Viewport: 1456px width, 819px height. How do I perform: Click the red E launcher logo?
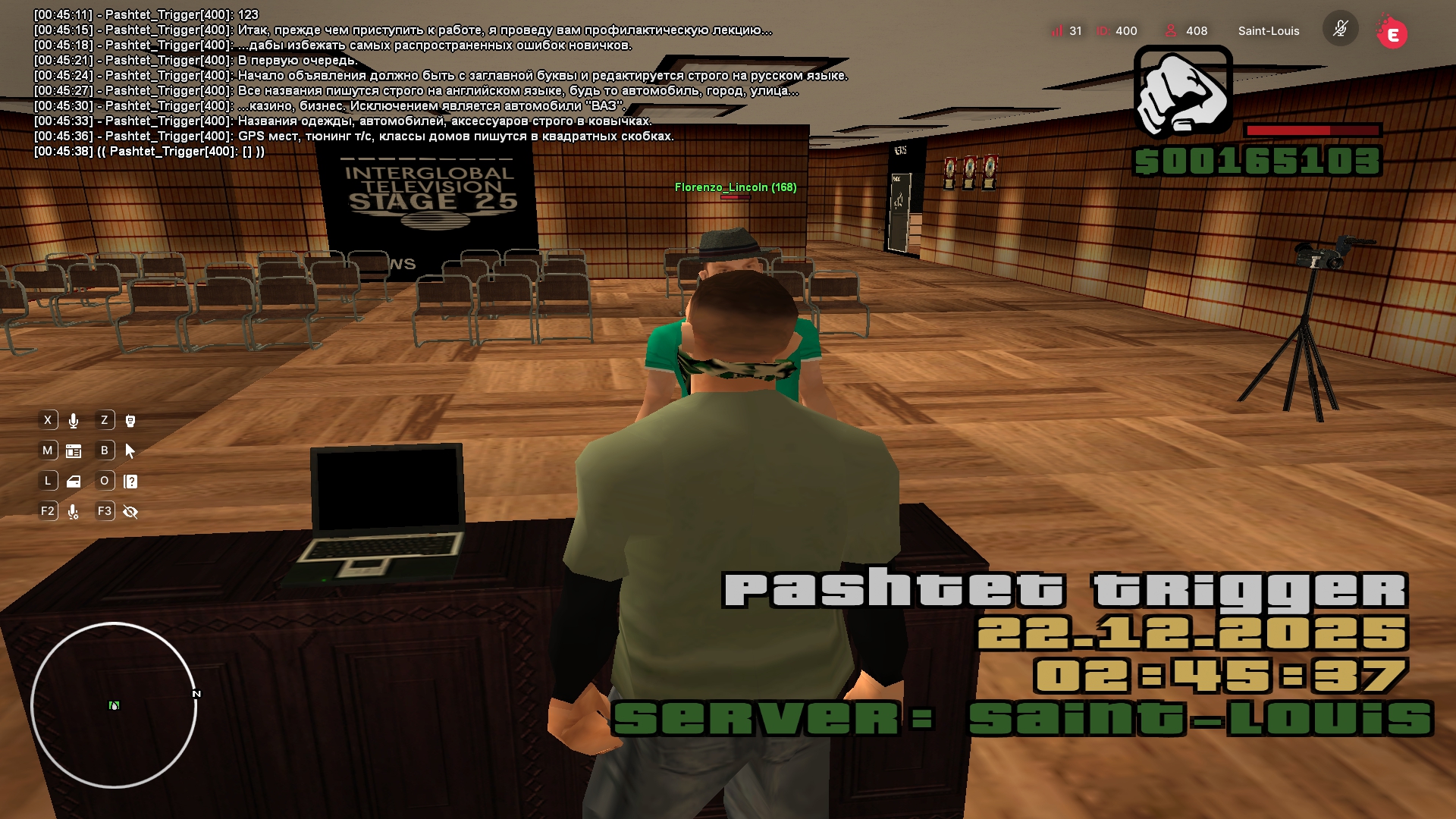(x=1392, y=33)
